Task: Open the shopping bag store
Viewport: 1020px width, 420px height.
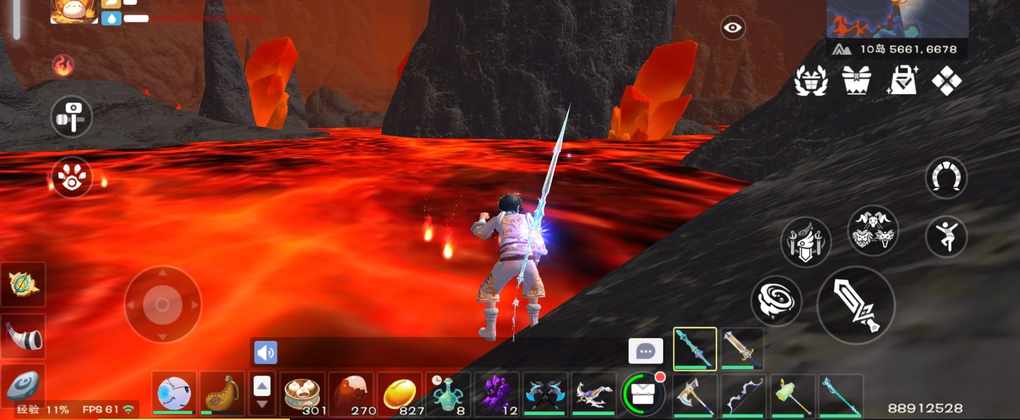Action: click(x=902, y=82)
